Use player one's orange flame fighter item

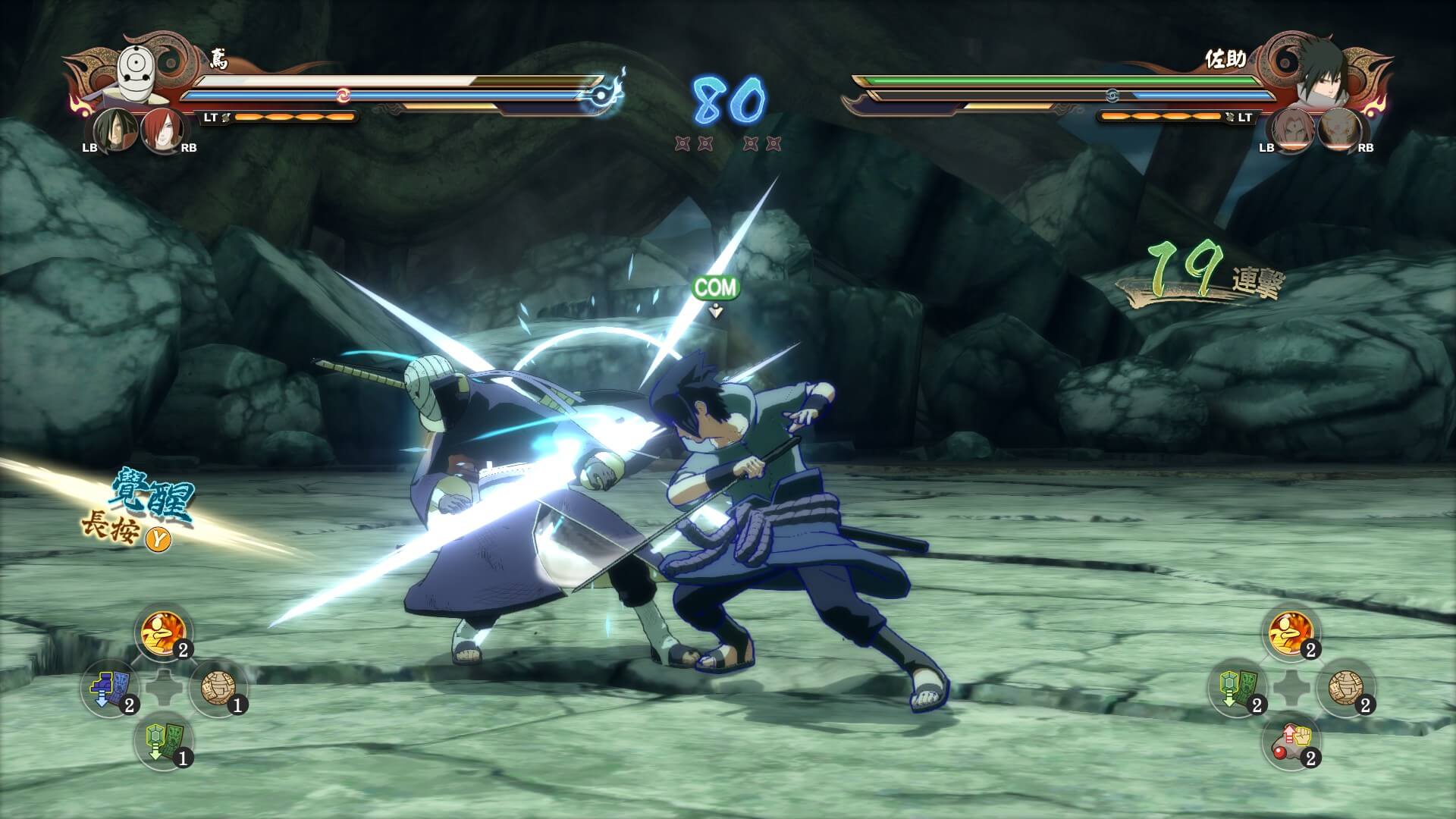(163, 634)
